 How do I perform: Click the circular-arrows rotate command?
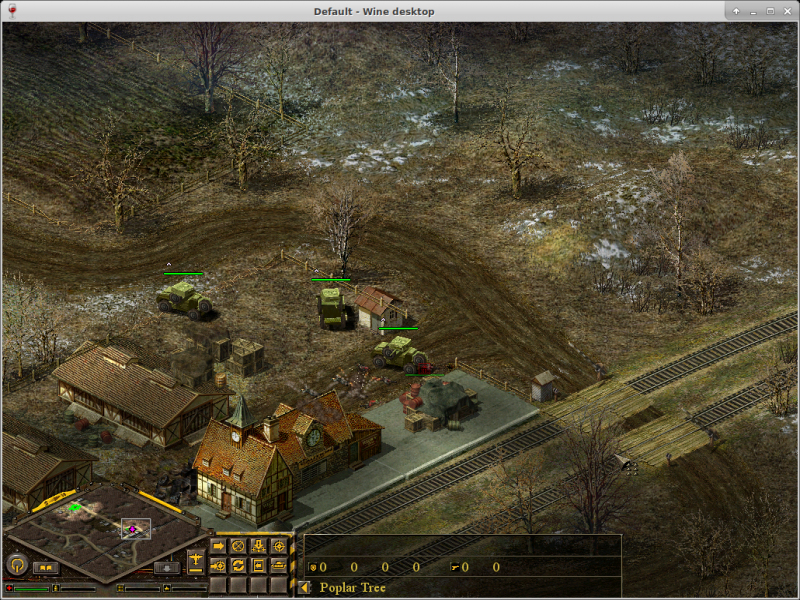[x=238, y=566]
